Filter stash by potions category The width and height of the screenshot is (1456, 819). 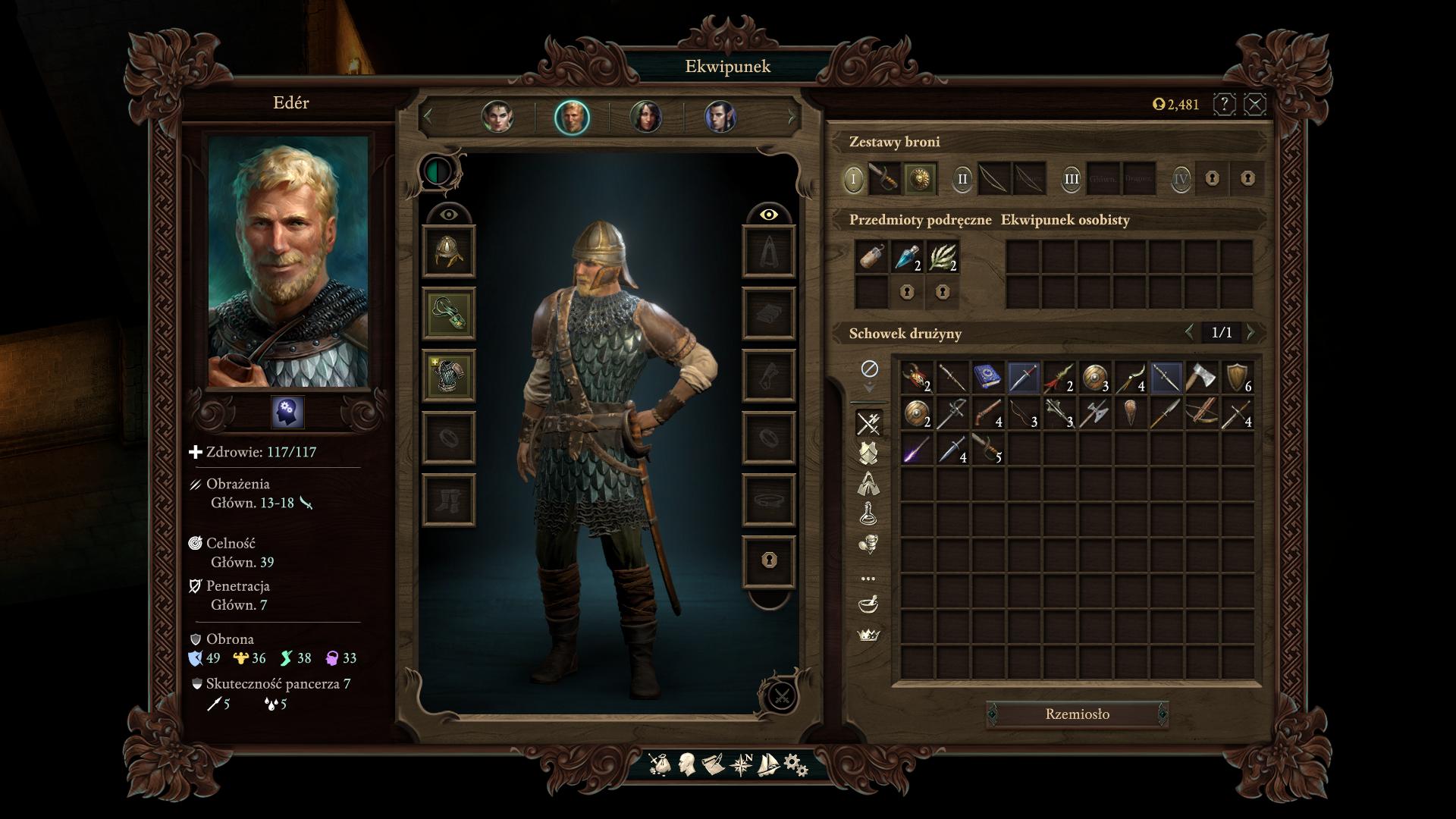tap(868, 513)
